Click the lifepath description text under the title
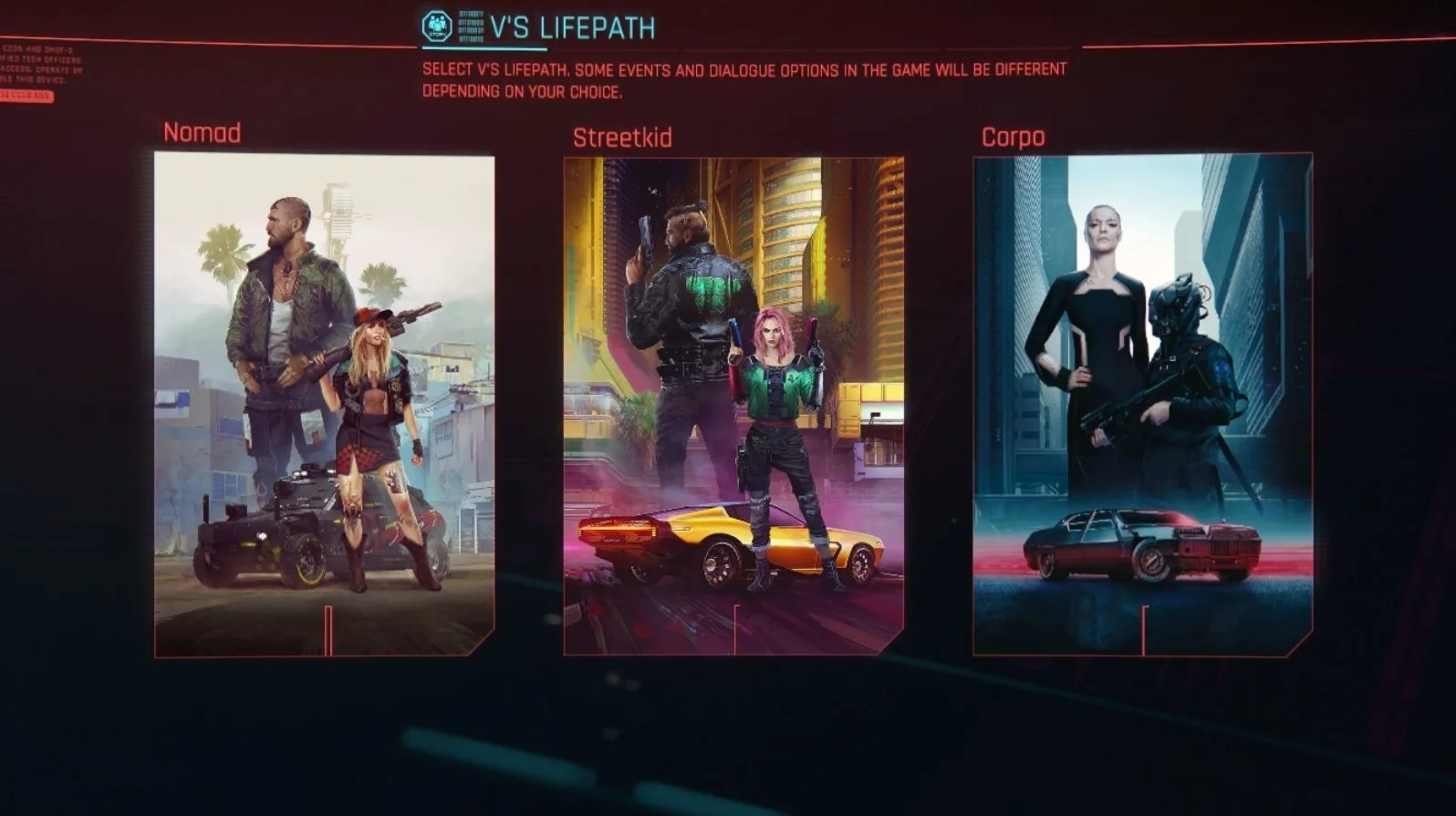Image resolution: width=1456 pixels, height=816 pixels. [744, 80]
